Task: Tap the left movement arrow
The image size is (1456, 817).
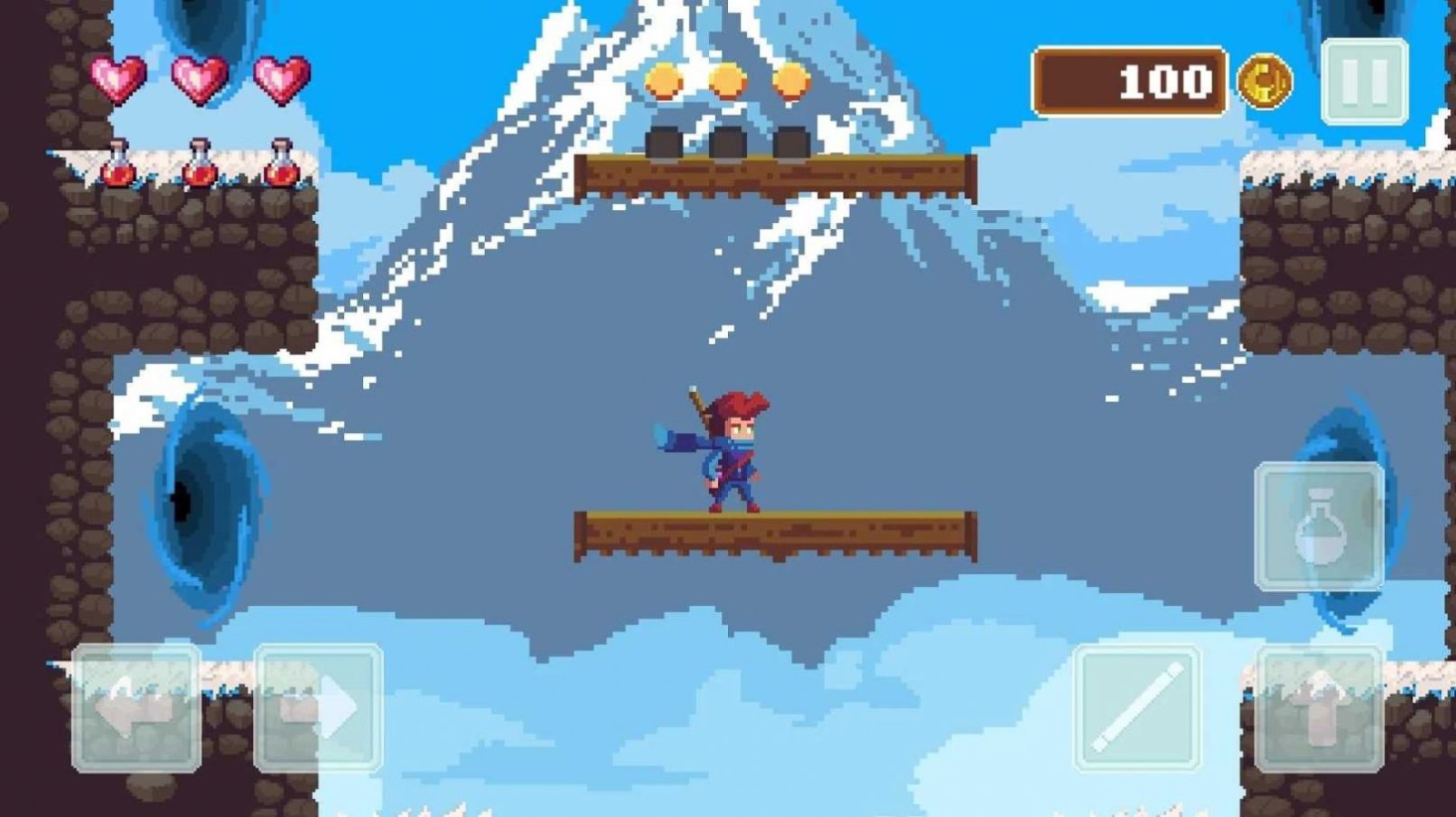Action: pos(136,710)
